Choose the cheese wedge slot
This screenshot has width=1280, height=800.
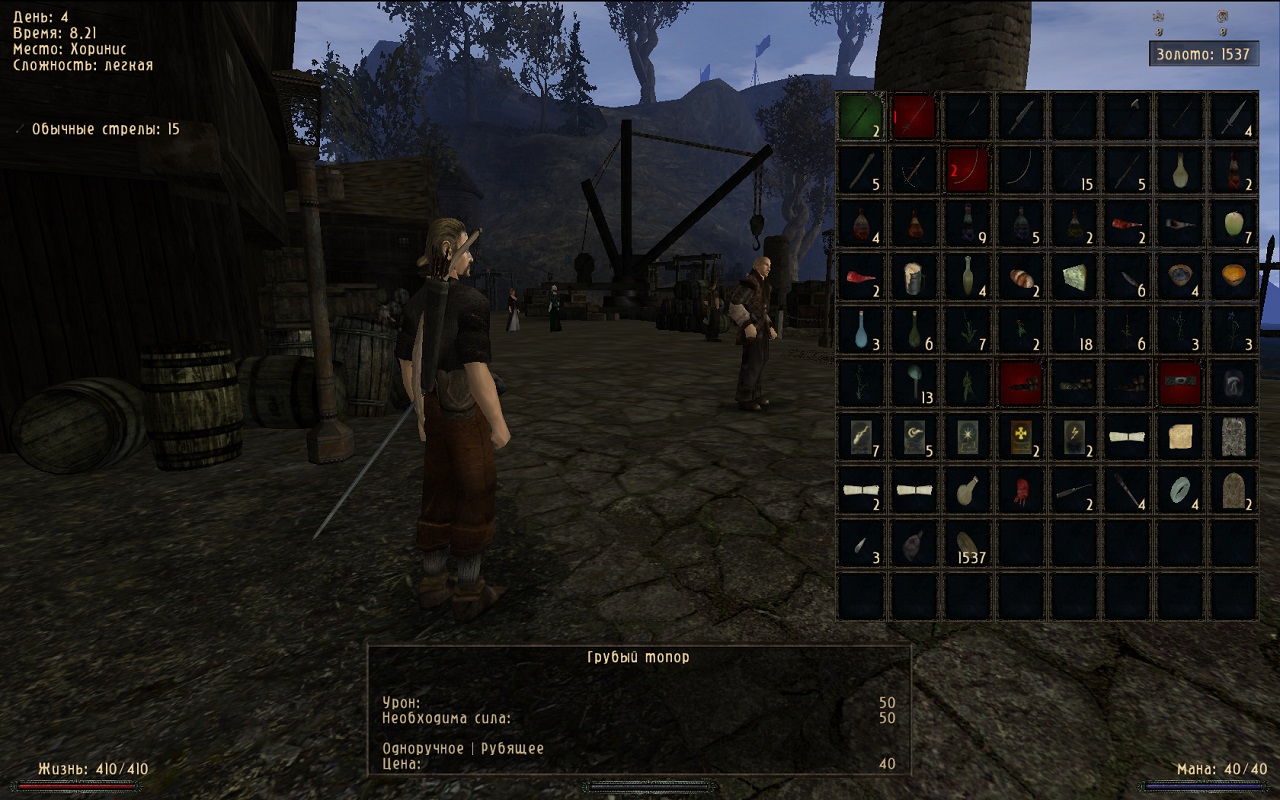[1075, 277]
